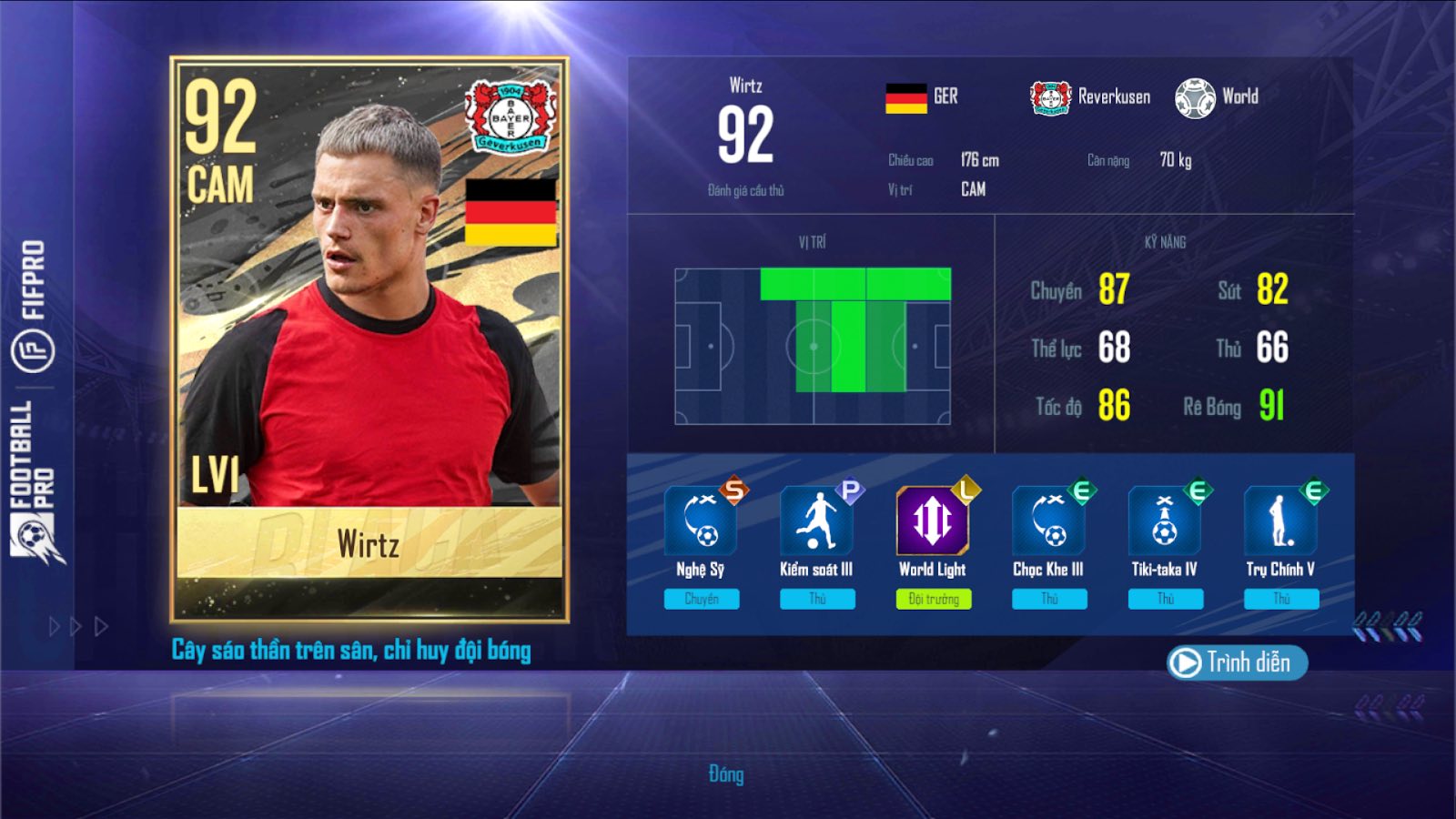Click the Leverkusen club badge in header
The image size is (1456, 819).
click(x=1050, y=97)
